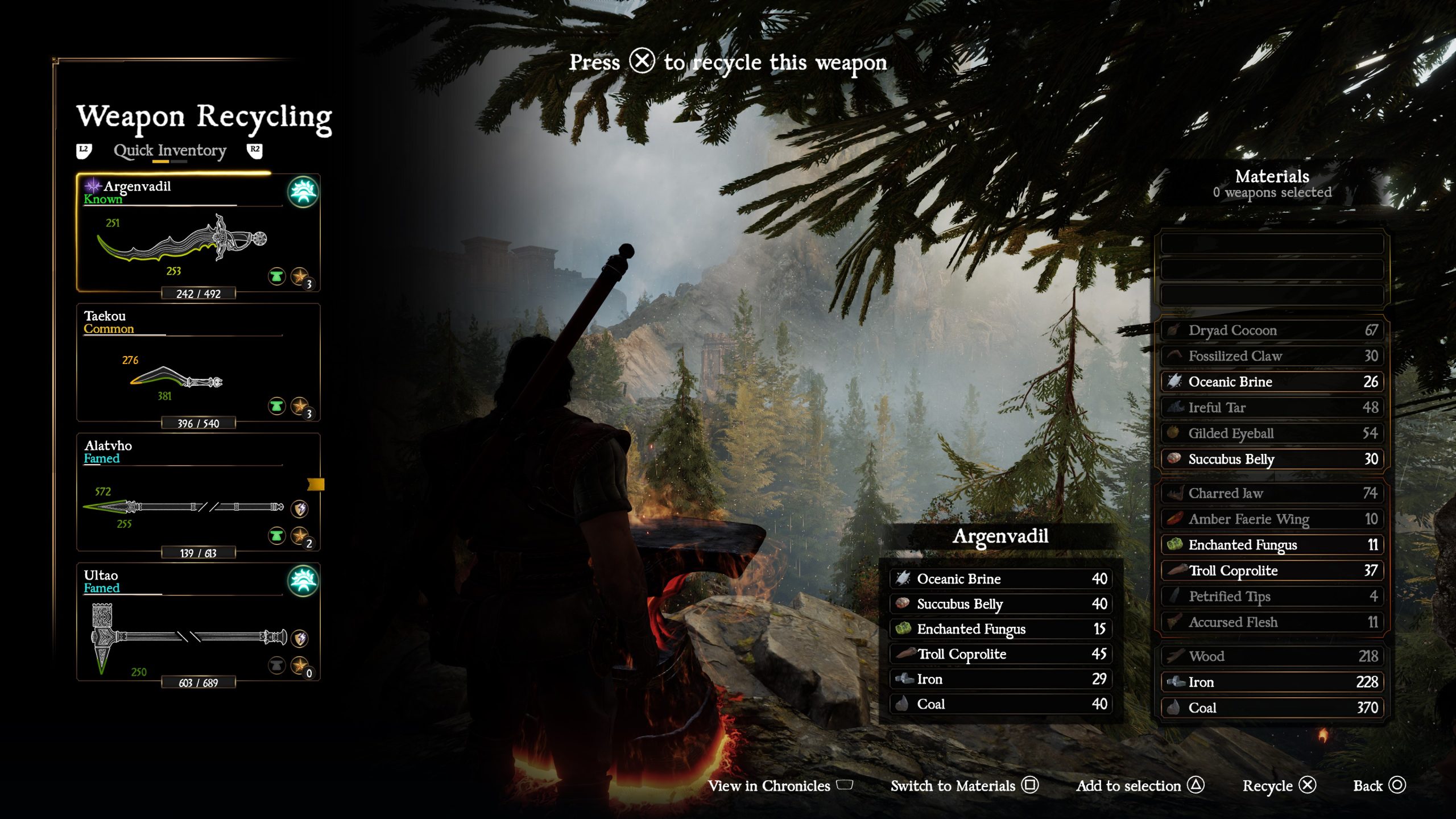Select the Wood material row
Screen dimensions: 1456x819
(1272, 656)
